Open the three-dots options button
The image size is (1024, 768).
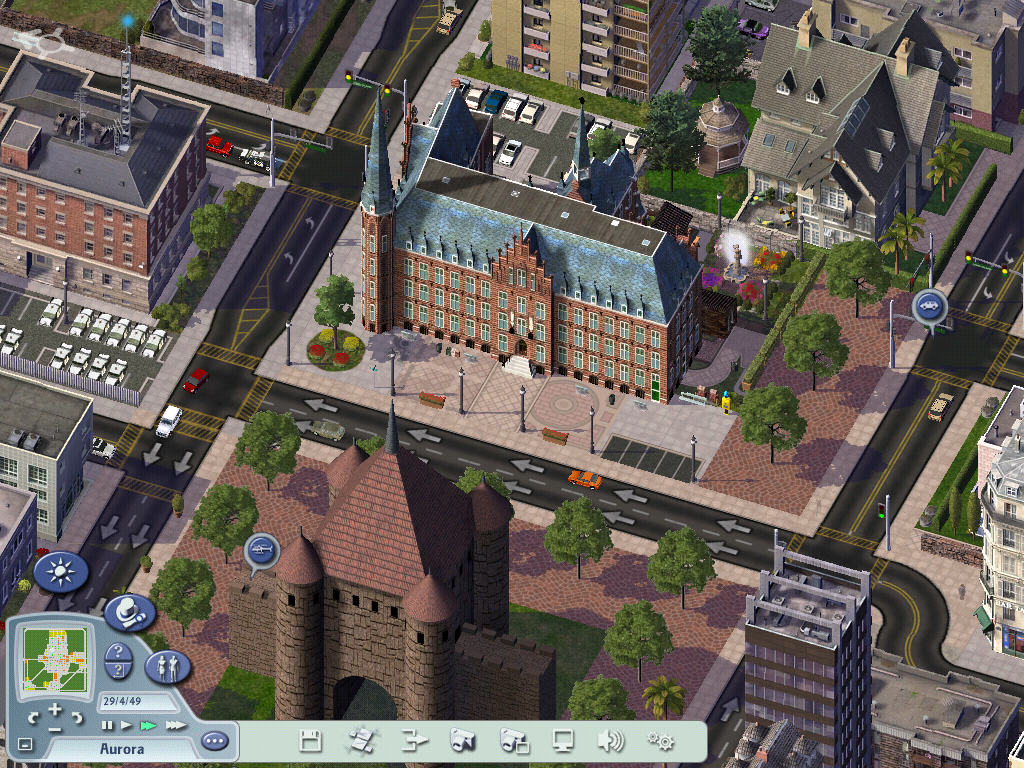tap(214, 741)
